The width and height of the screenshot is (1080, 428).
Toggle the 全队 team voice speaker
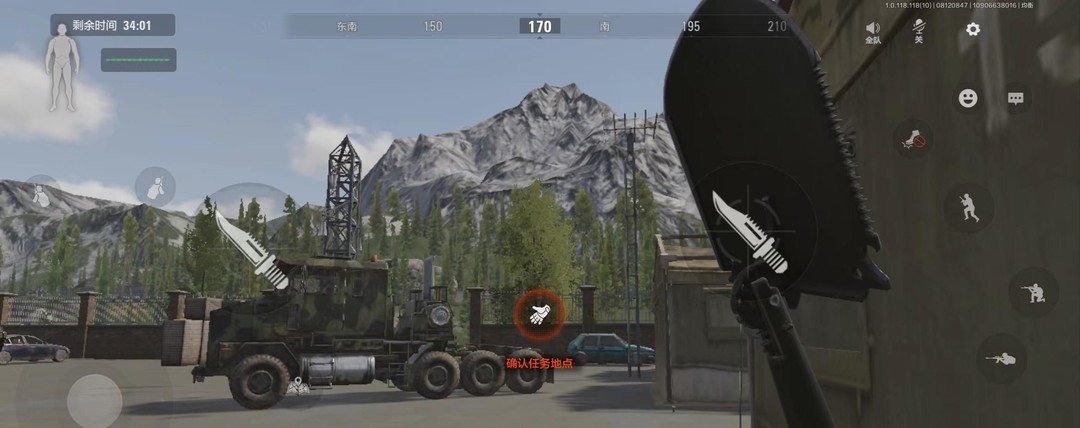(x=873, y=32)
